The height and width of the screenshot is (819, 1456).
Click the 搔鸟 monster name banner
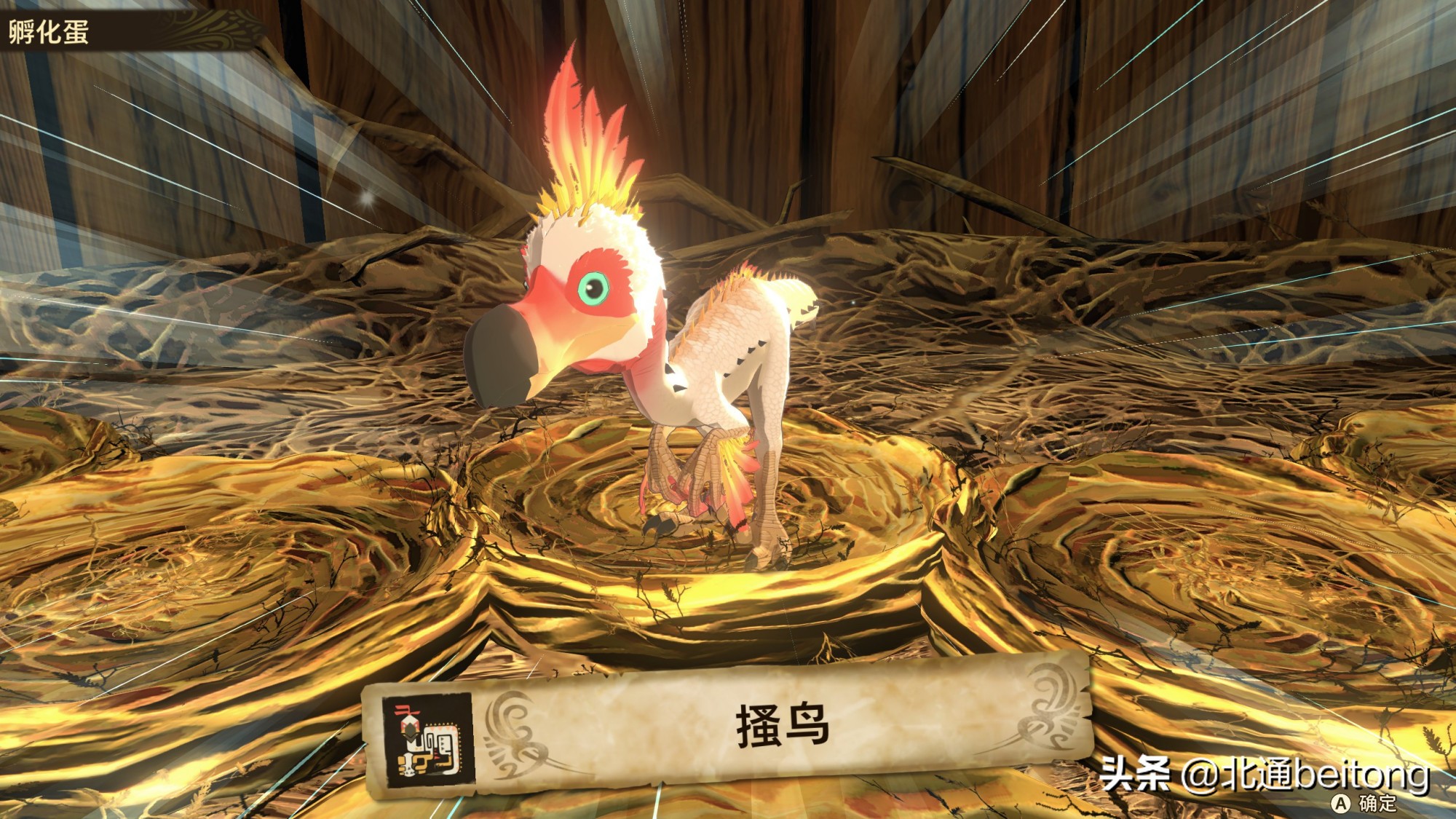783,724
